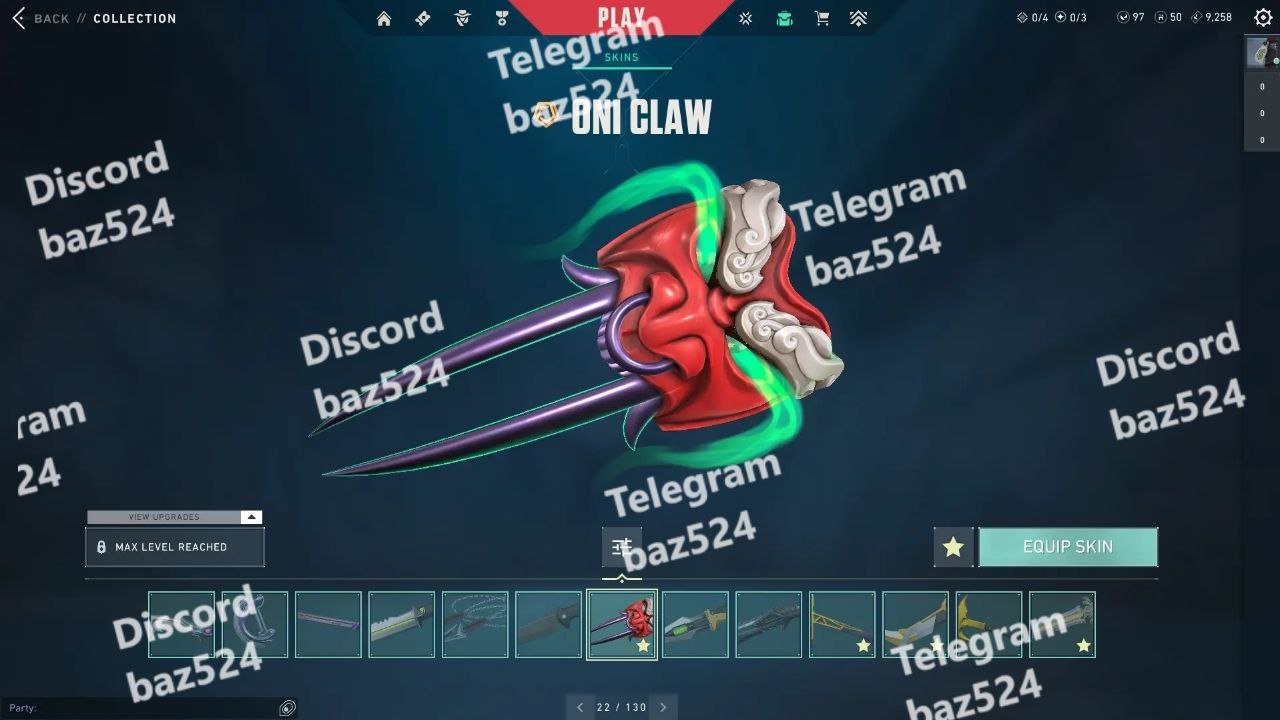Open the Settings gear
The width and height of the screenshot is (1280, 720).
[1263, 17]
